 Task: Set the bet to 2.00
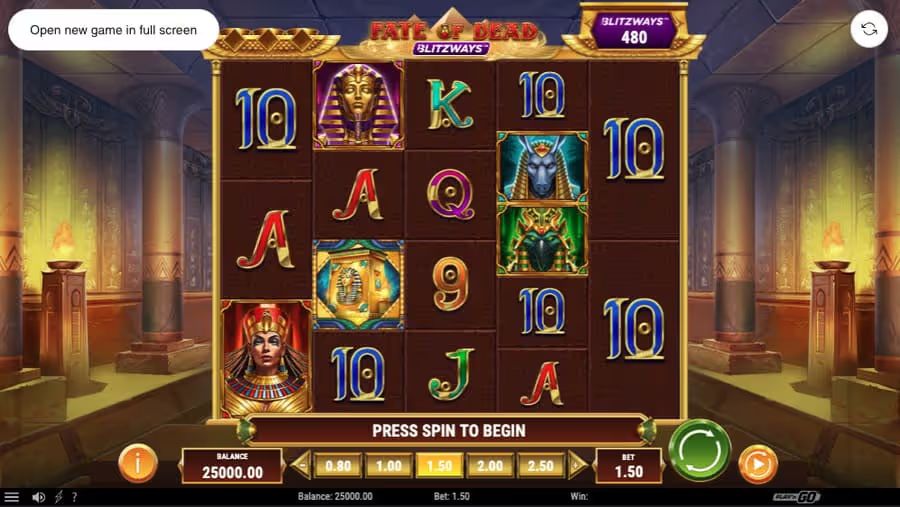point(490,465)
